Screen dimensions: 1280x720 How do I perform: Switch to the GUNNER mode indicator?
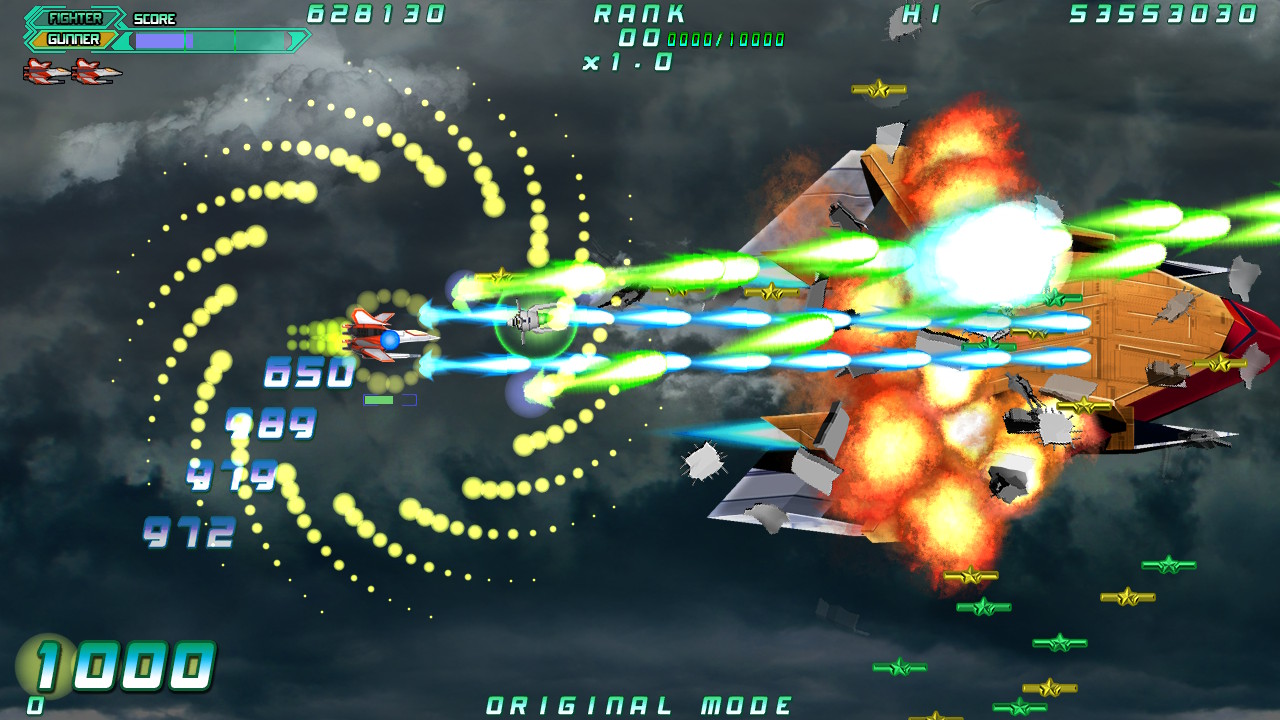(73, 40)
